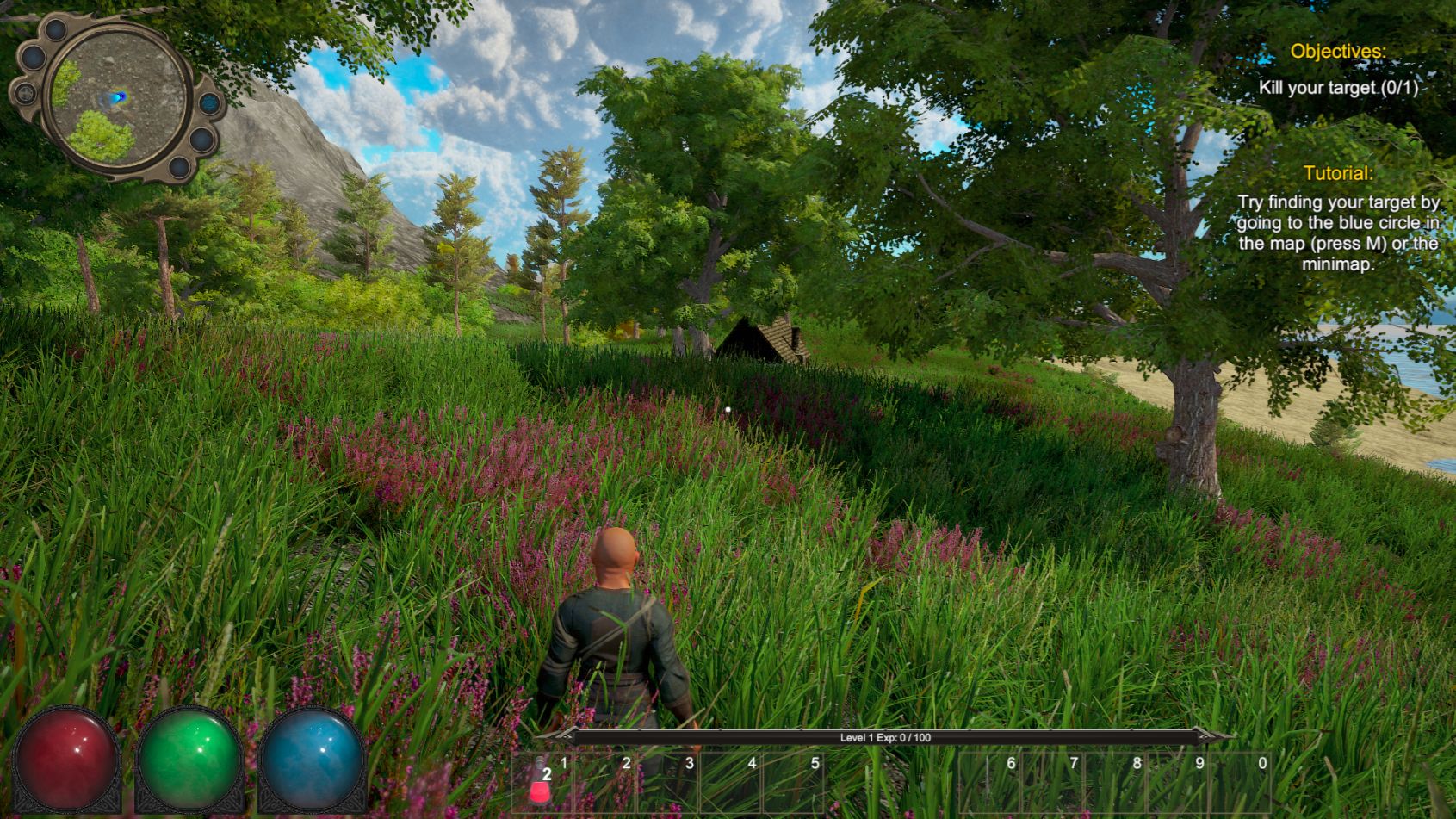Click hotbar slot numbered 8

coord(1116,783)
